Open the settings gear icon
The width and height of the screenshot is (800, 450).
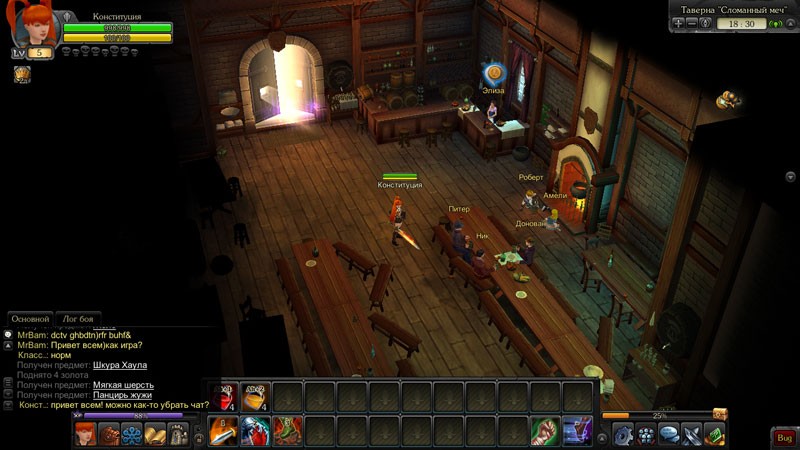pyautogui.click(x=623, y=434)
